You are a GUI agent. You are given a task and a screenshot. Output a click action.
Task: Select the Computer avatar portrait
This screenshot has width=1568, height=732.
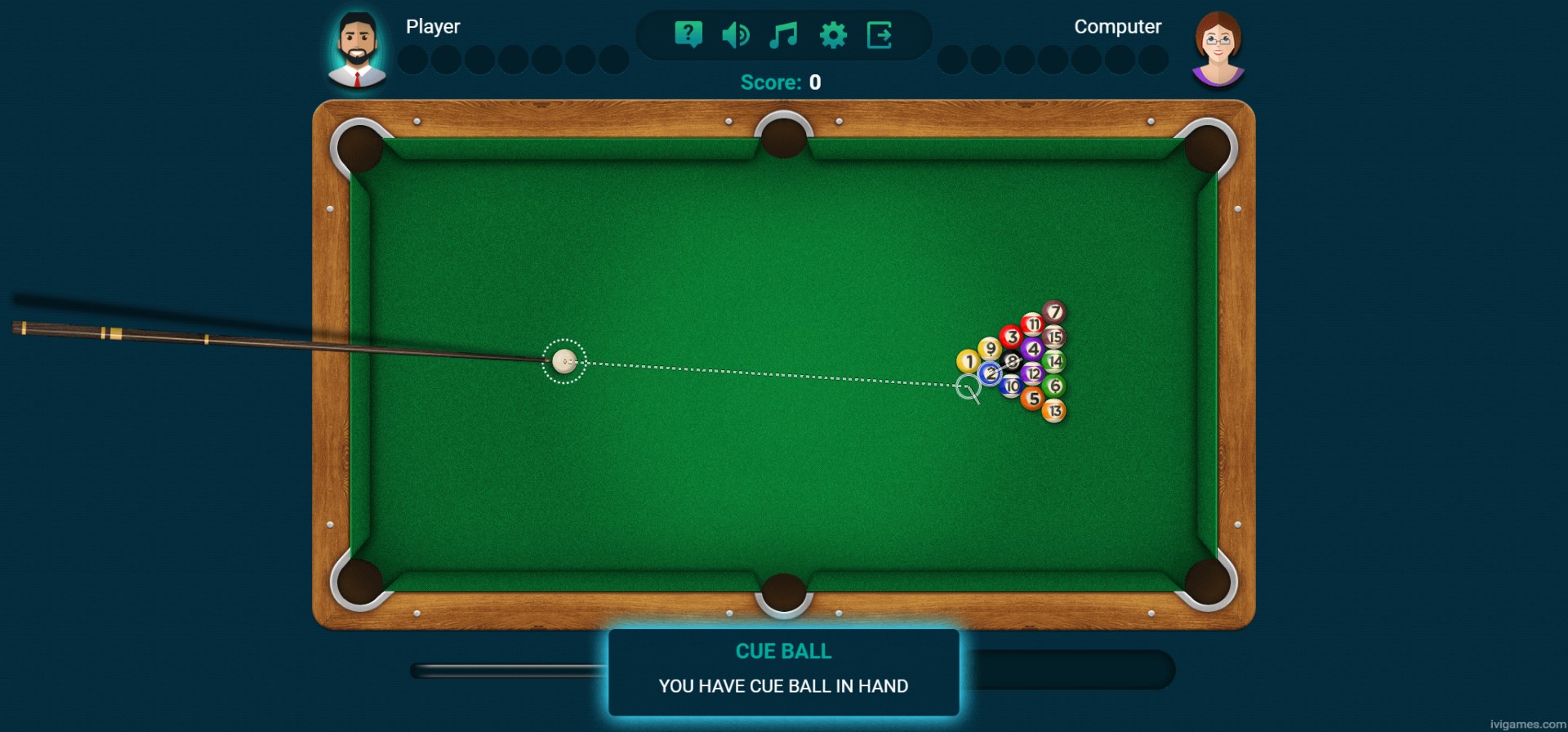click(1216, 47)
